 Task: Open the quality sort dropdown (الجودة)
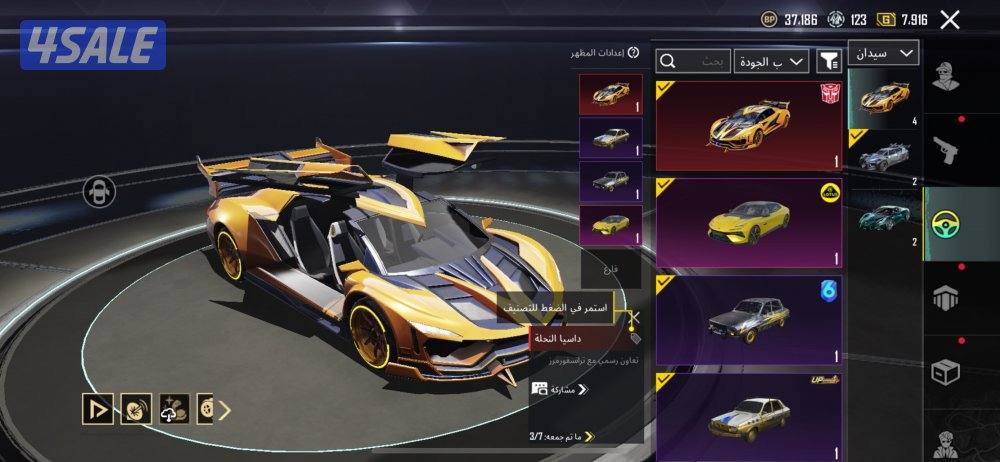[771, 62]
